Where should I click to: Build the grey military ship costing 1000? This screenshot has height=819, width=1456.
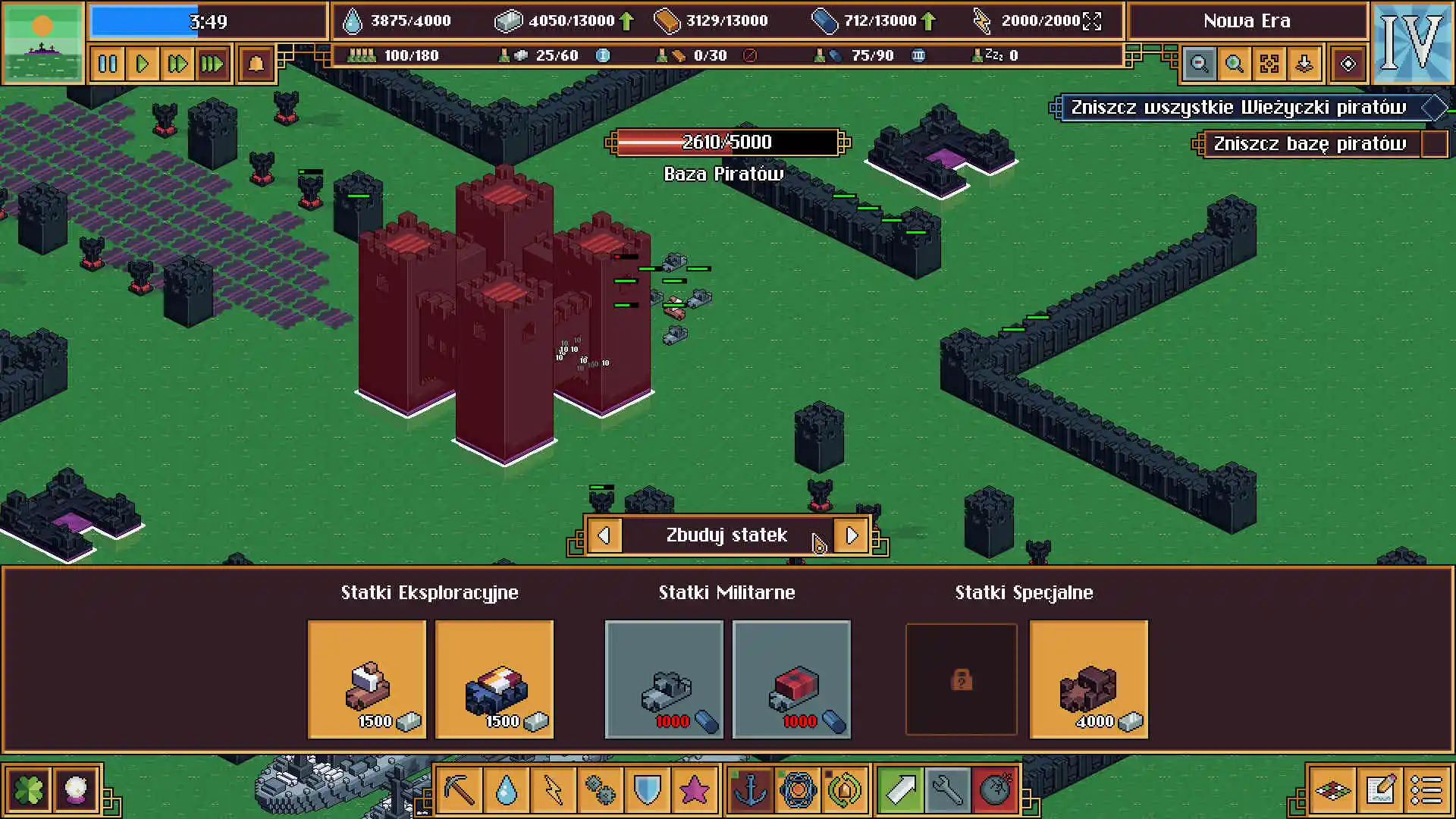[x=664, y=679]
